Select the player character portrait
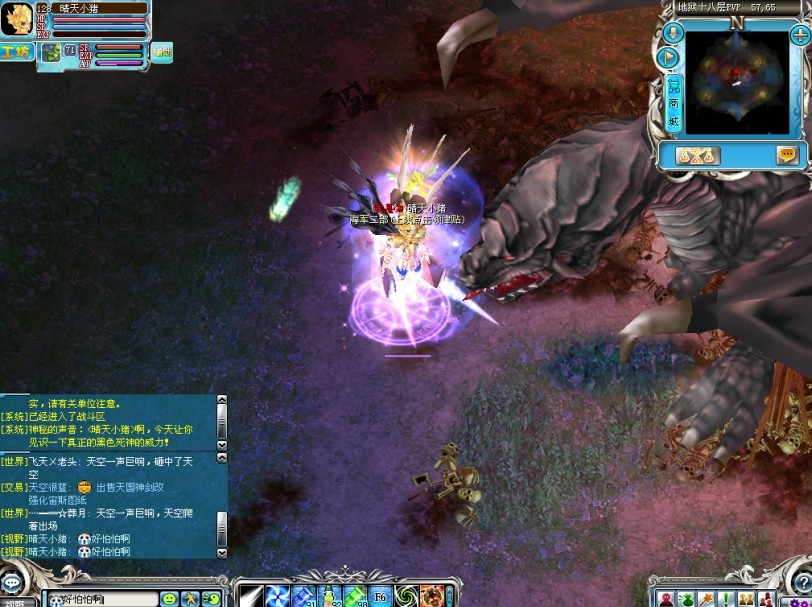 [16, 19]
